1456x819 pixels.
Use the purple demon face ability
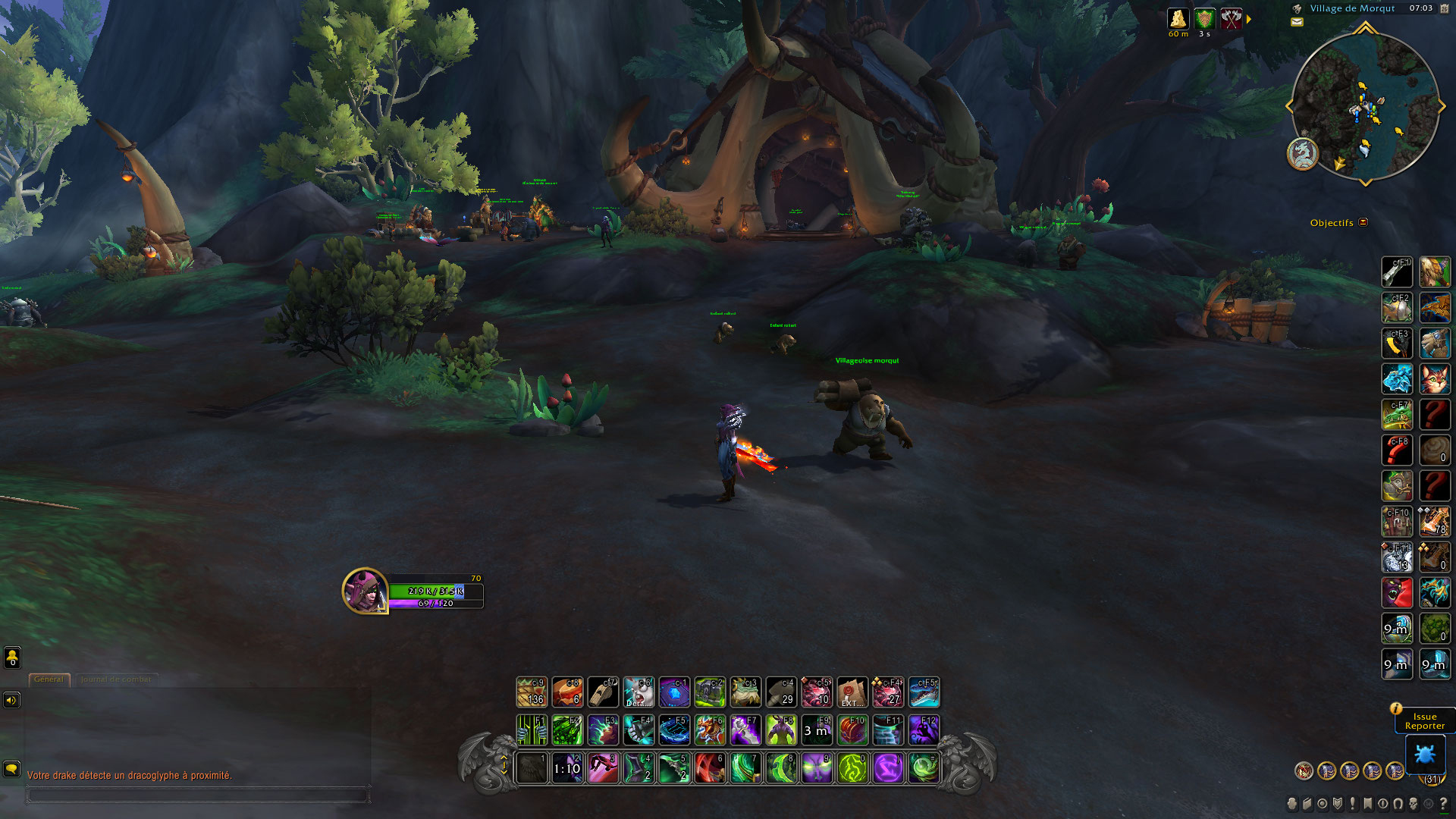[x=817, y=768]
